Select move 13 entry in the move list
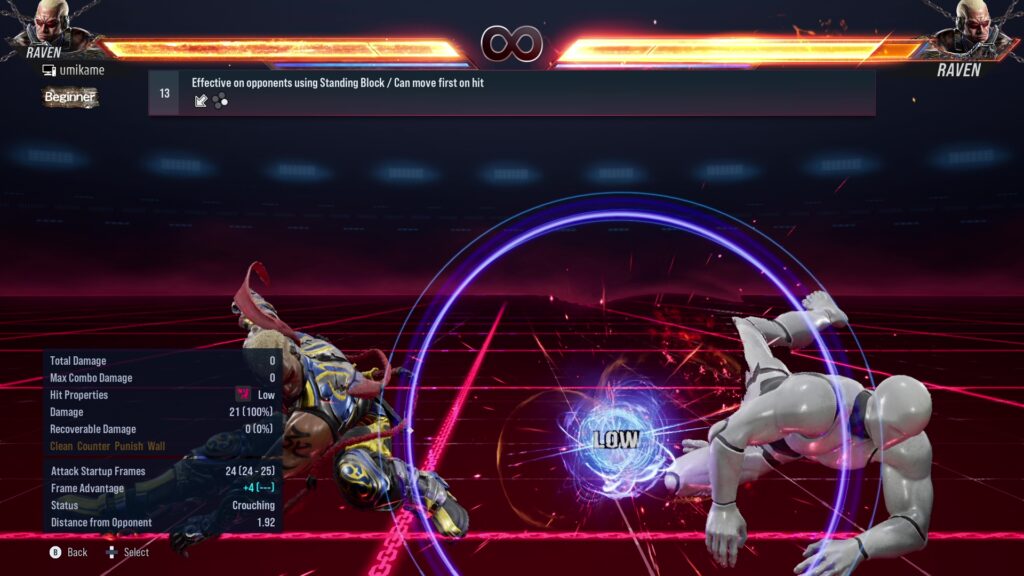Image resolution: width=1024 pixels, height=576 pixels. point(511,93)
